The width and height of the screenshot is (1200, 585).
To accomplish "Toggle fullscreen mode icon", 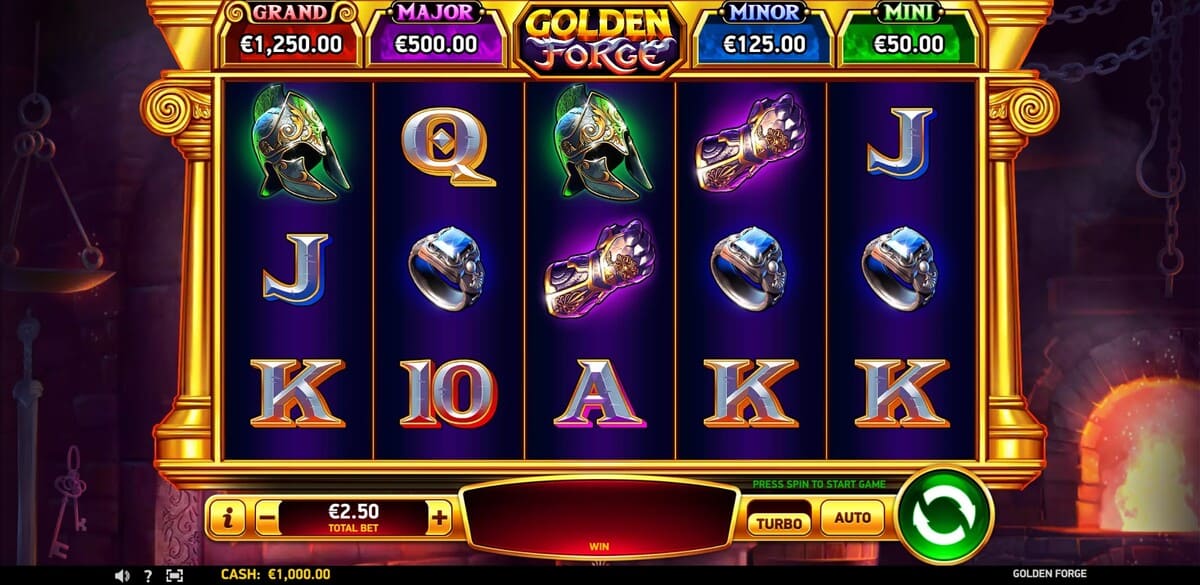I will tap(174, 575).
